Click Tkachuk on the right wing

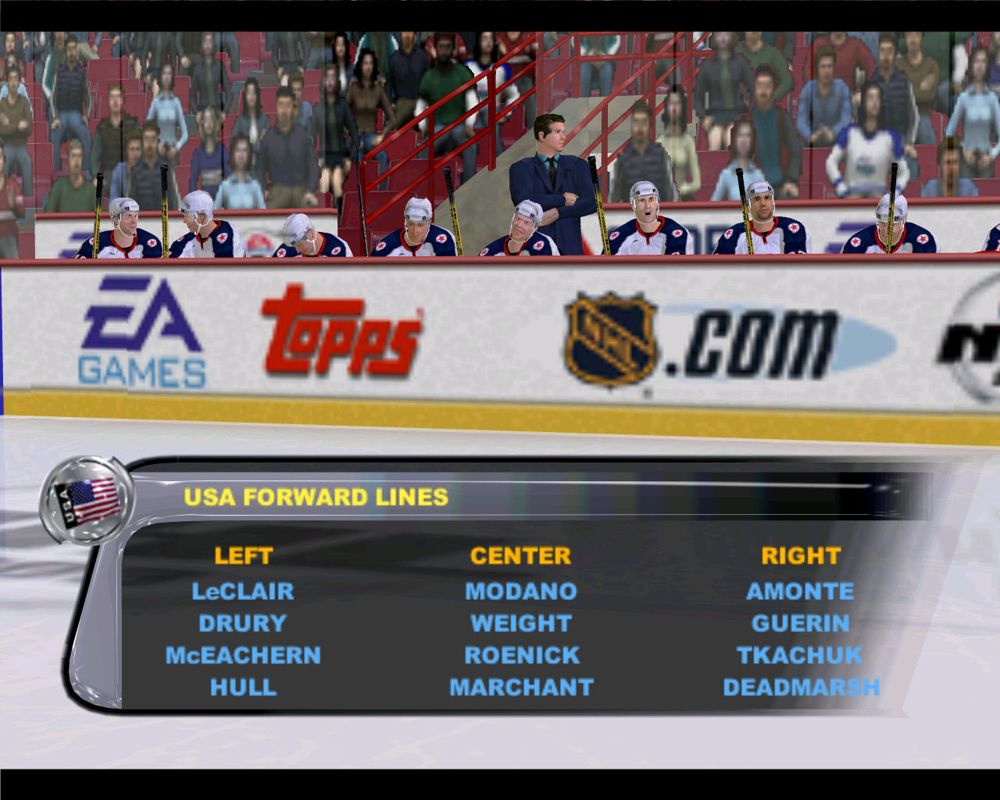coord(800,655)
